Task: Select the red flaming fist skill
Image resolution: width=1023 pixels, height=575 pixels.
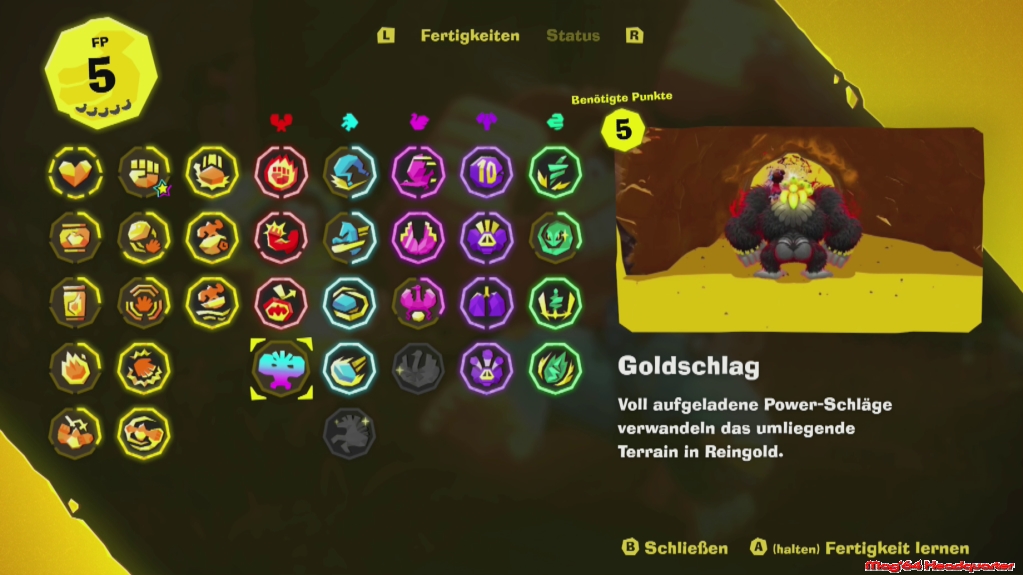Action: coord(281,172)
